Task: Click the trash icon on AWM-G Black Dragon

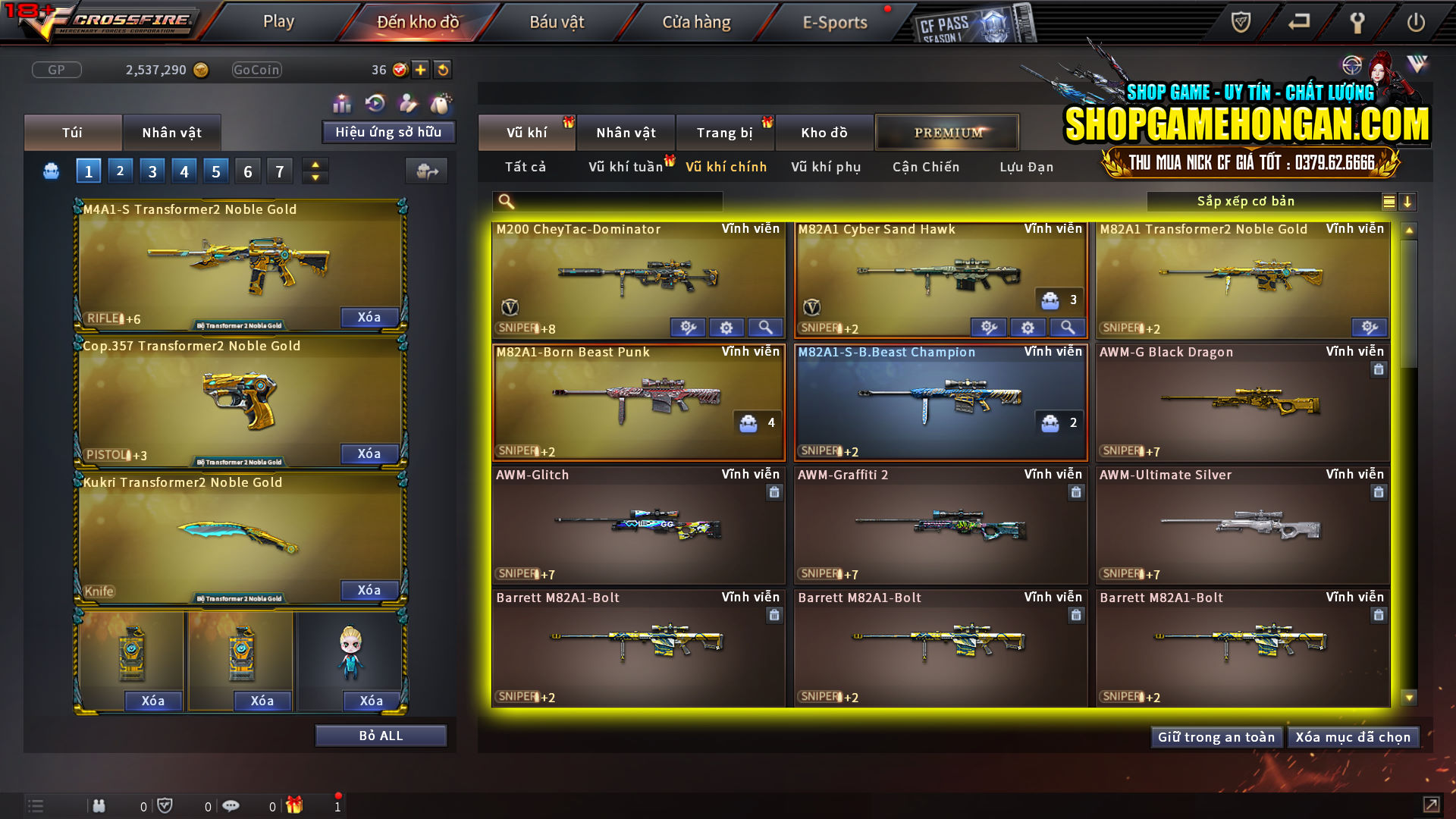Action: (1380, 369)
